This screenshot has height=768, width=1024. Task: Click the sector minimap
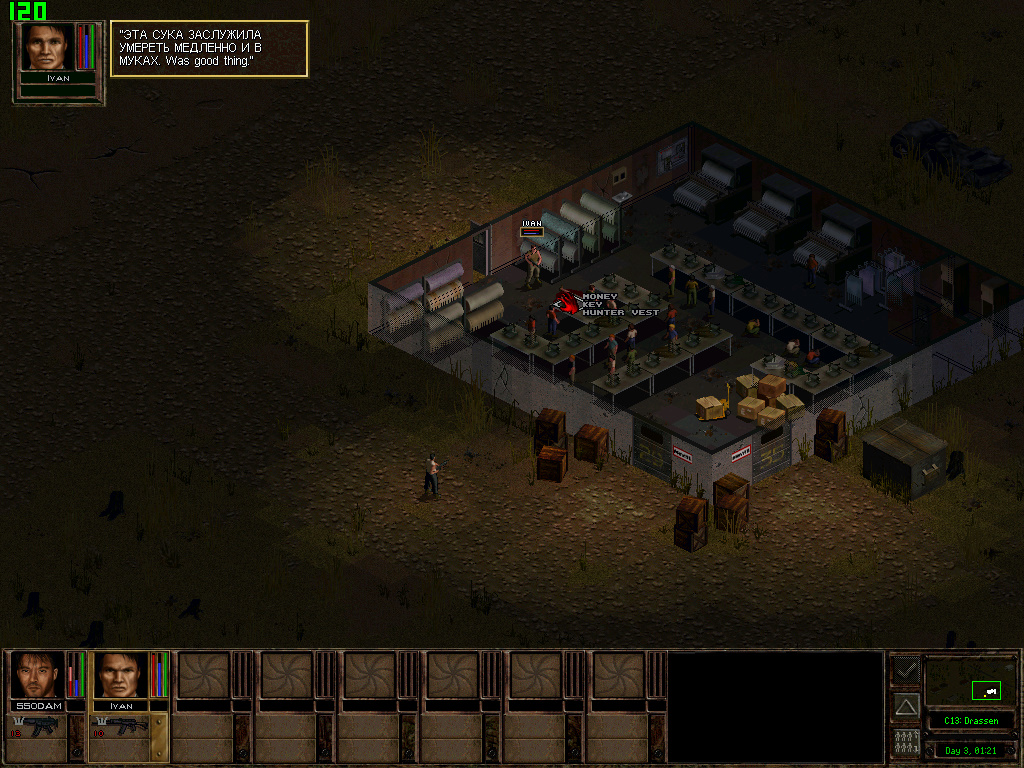pyautogui.click(x=970, y=682)
